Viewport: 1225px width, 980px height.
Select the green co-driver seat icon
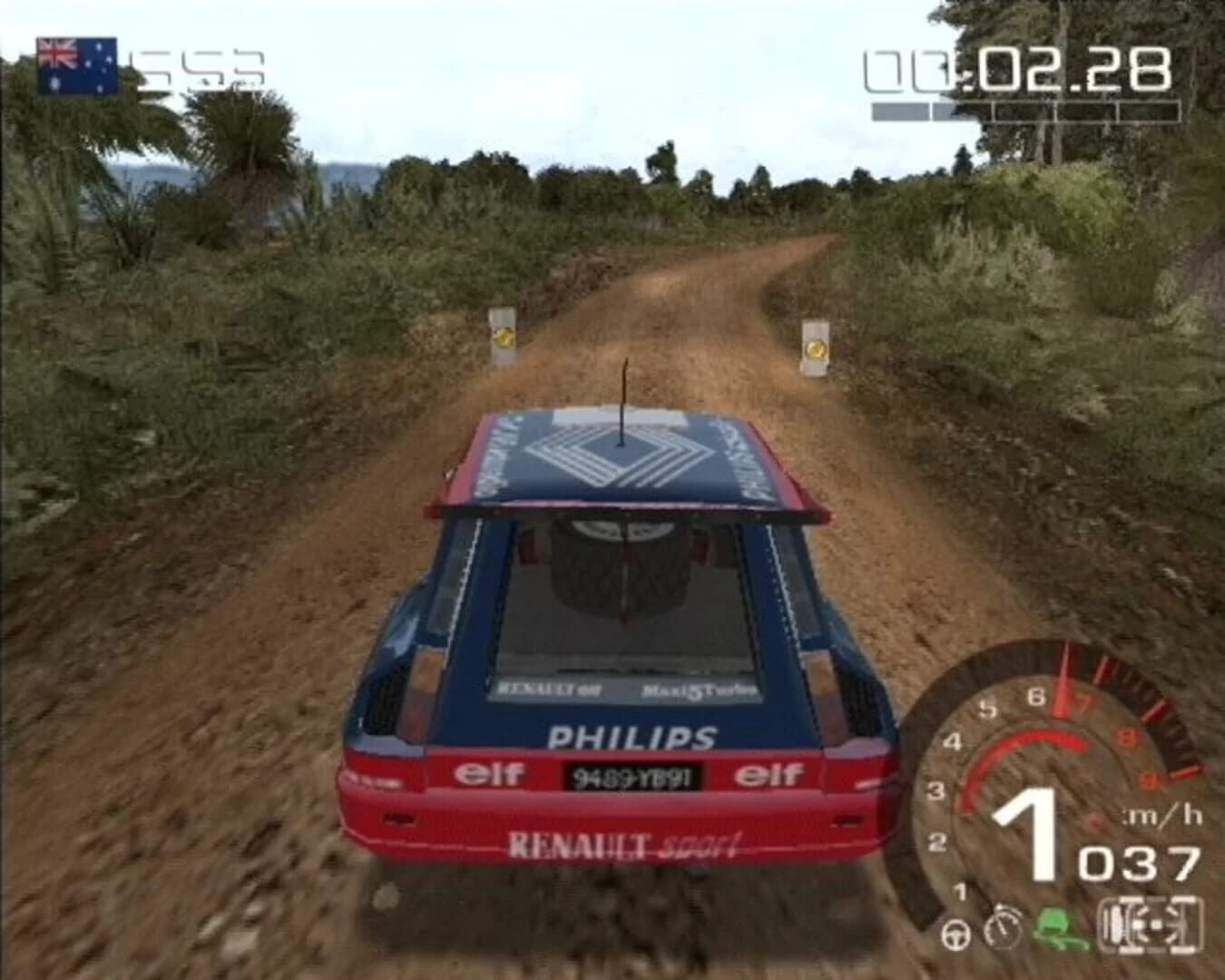(x=1057, y=927)
